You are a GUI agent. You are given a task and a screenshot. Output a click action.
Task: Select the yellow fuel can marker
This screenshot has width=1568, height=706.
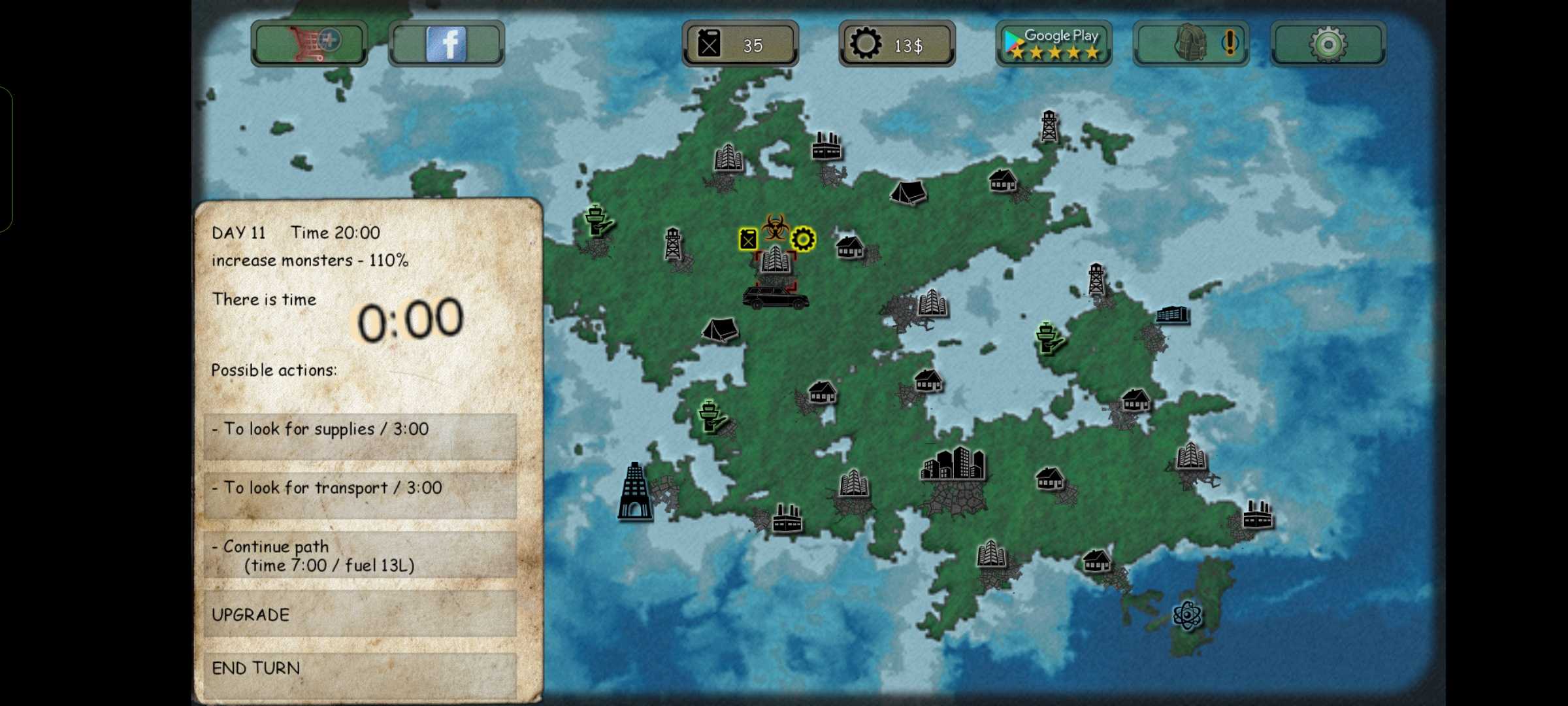point(748,239)
